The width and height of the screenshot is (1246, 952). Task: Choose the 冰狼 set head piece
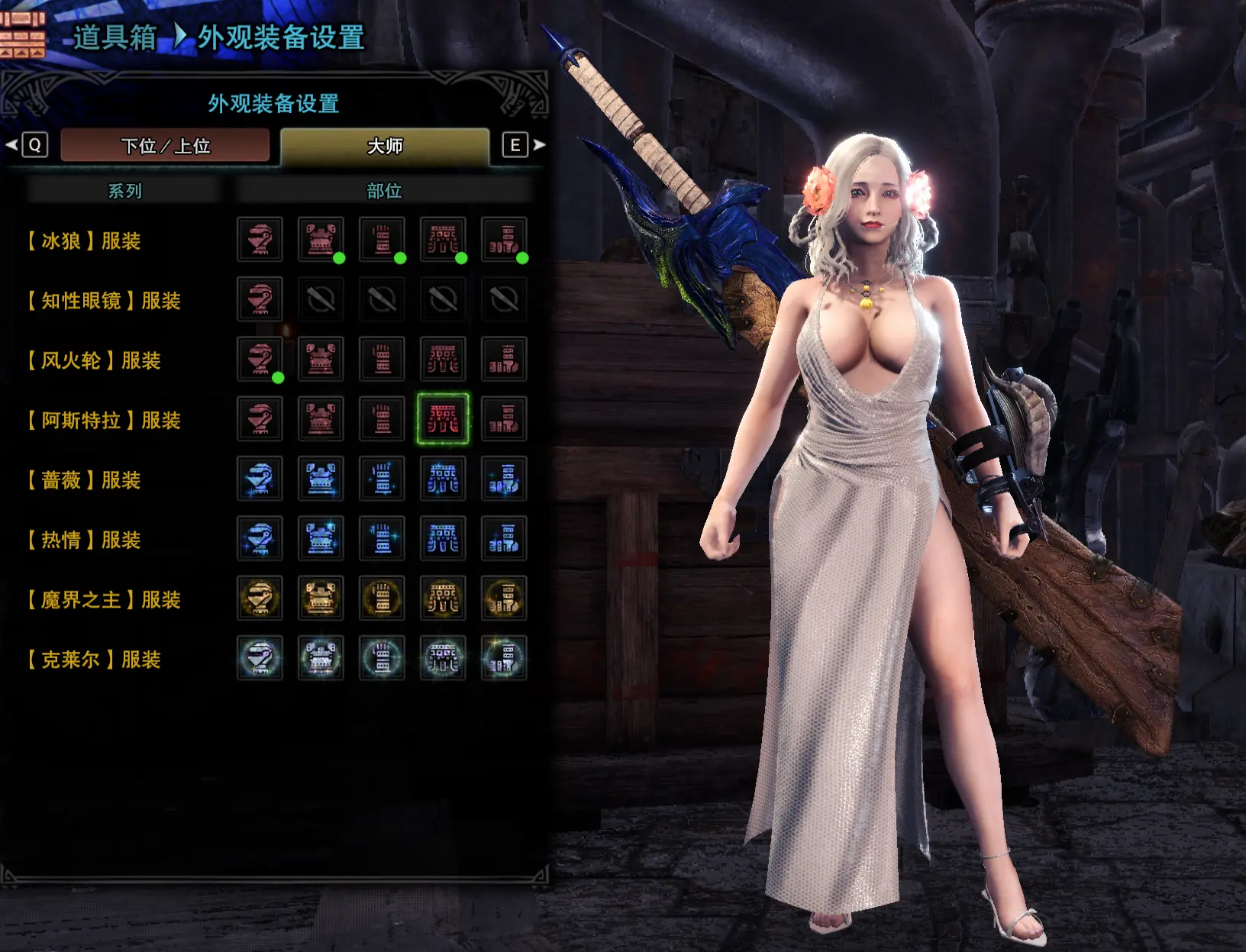click(260, 240)
